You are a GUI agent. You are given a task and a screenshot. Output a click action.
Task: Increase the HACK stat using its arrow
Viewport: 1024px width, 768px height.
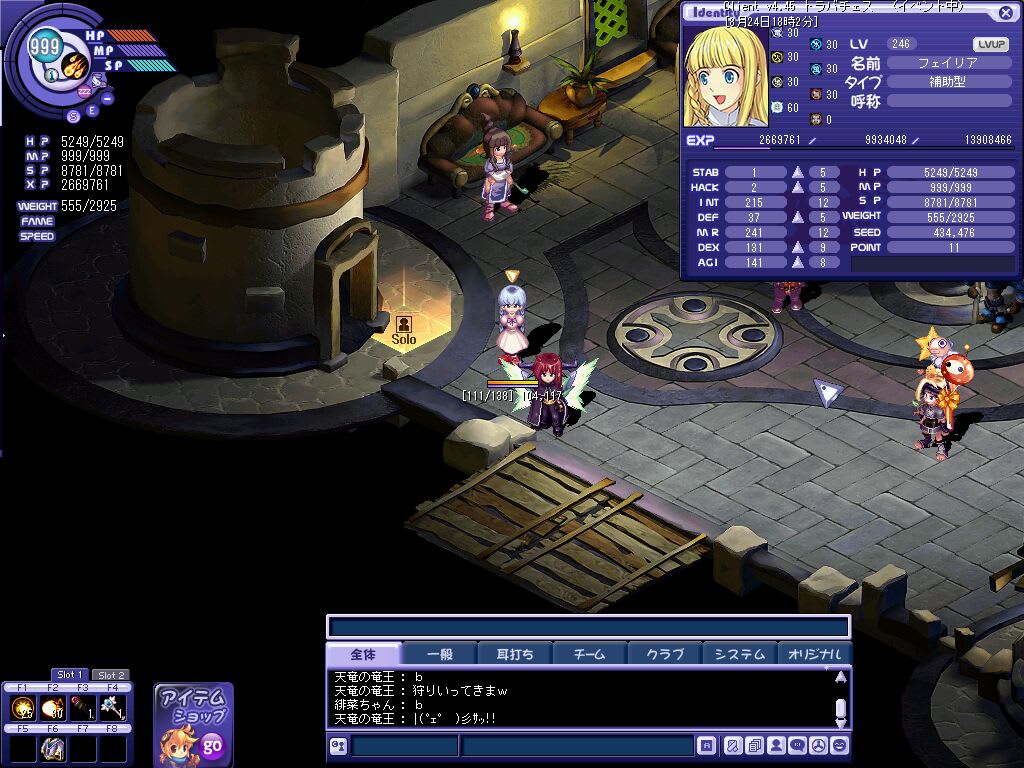tap(798, 187)
